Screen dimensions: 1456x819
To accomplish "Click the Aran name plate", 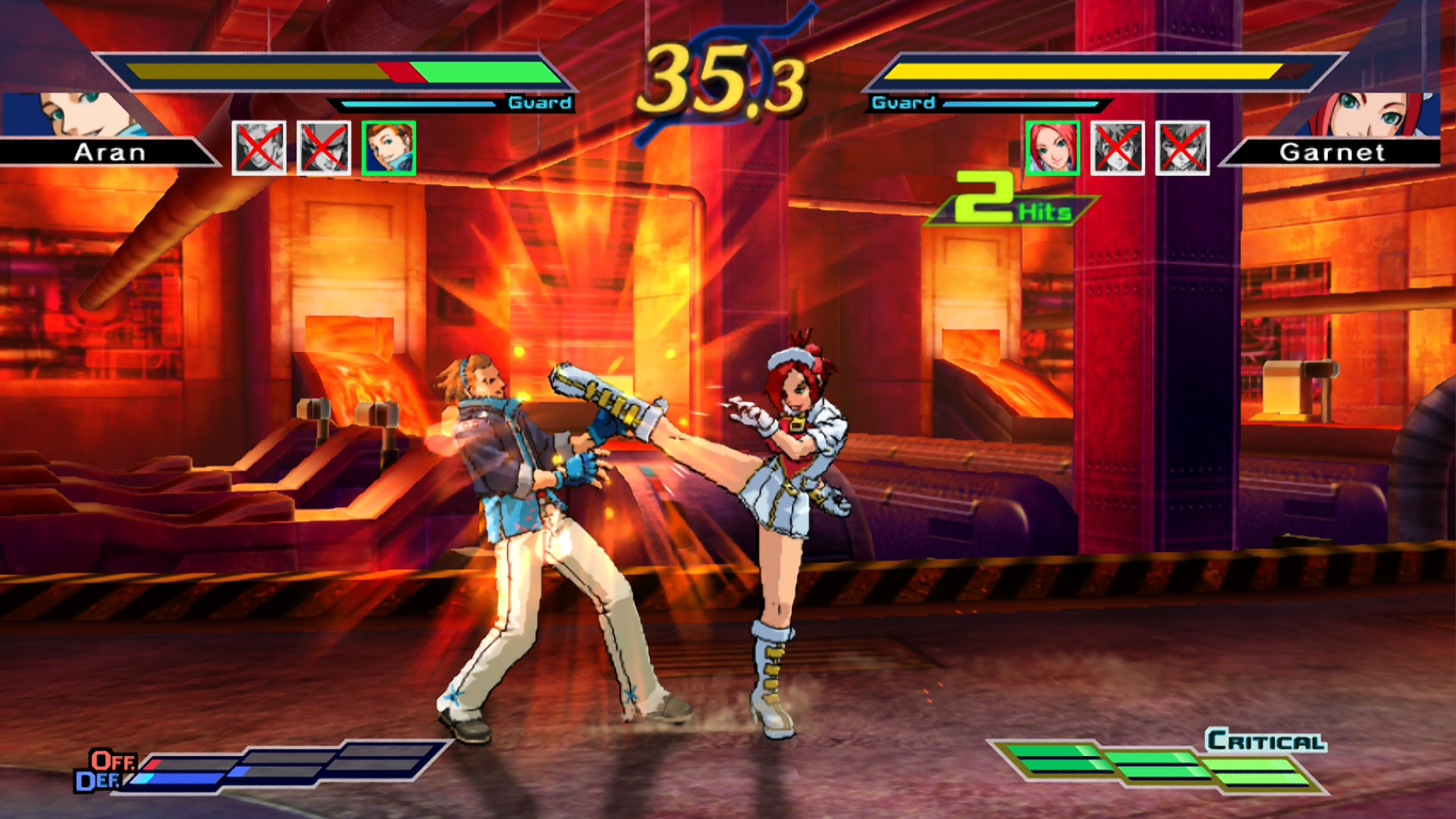I will (x=106, y=154).
